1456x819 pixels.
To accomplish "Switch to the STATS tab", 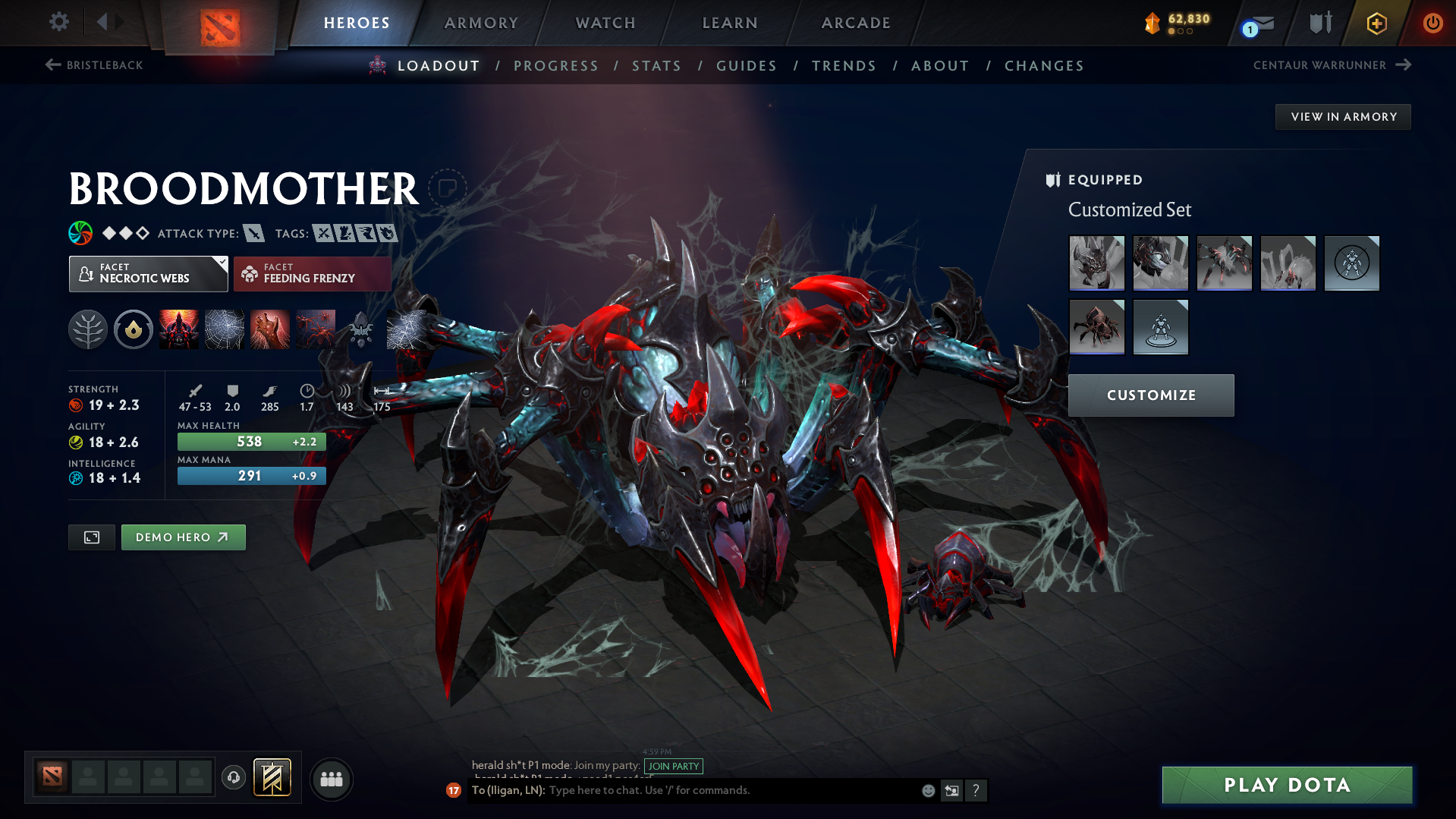I will [x=656, y=66].
